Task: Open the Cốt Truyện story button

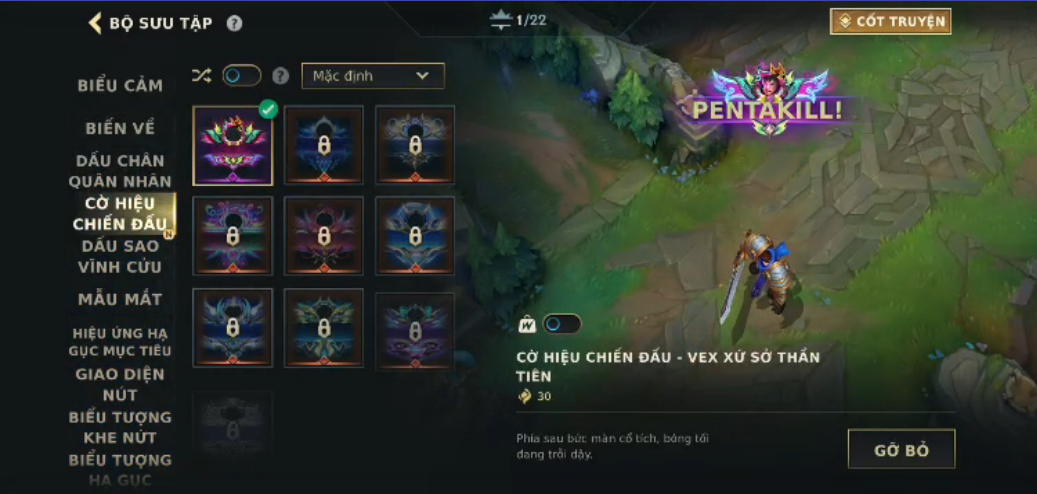Action: (x=890, y=21)
